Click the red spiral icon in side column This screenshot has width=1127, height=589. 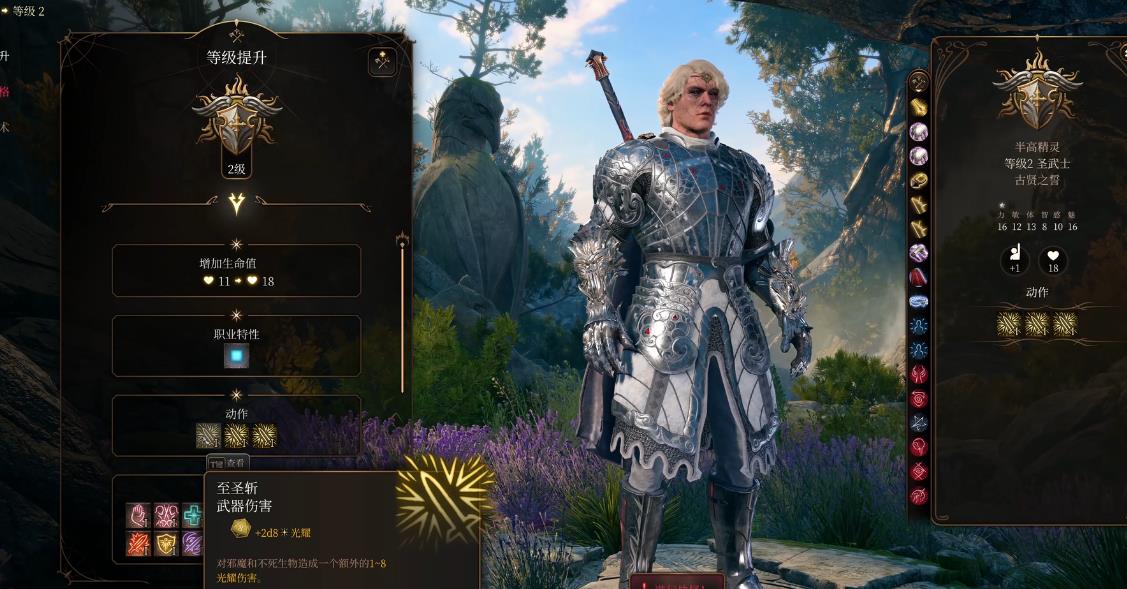tap(918, 398)
